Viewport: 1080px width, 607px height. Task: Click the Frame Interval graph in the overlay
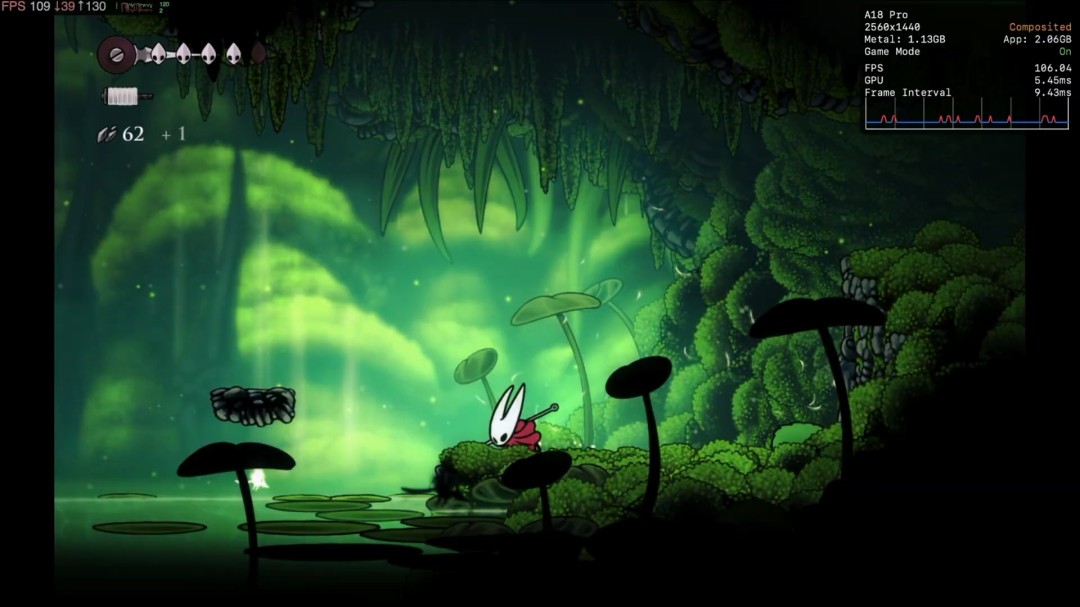pos(967,115)
